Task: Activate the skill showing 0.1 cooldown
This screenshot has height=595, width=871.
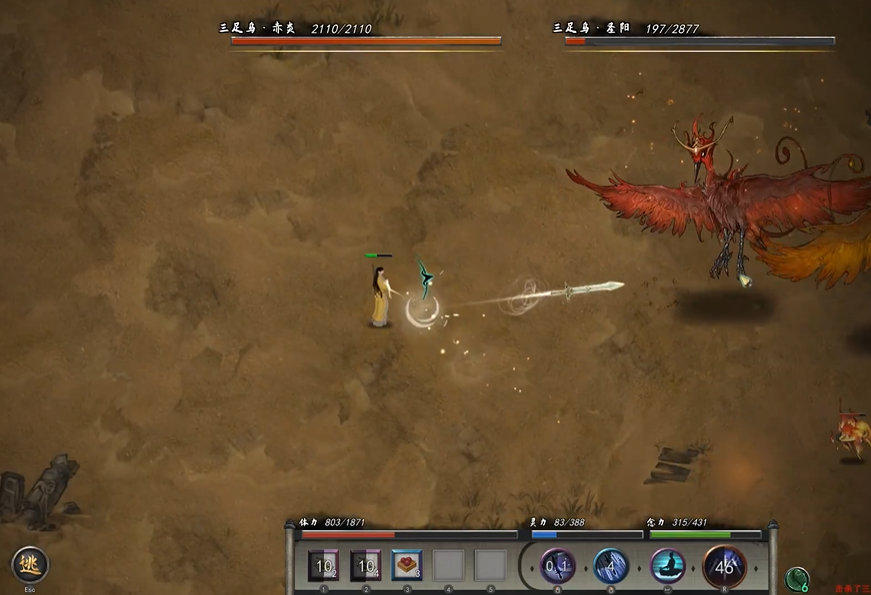Action: click(x=557, y=567)
